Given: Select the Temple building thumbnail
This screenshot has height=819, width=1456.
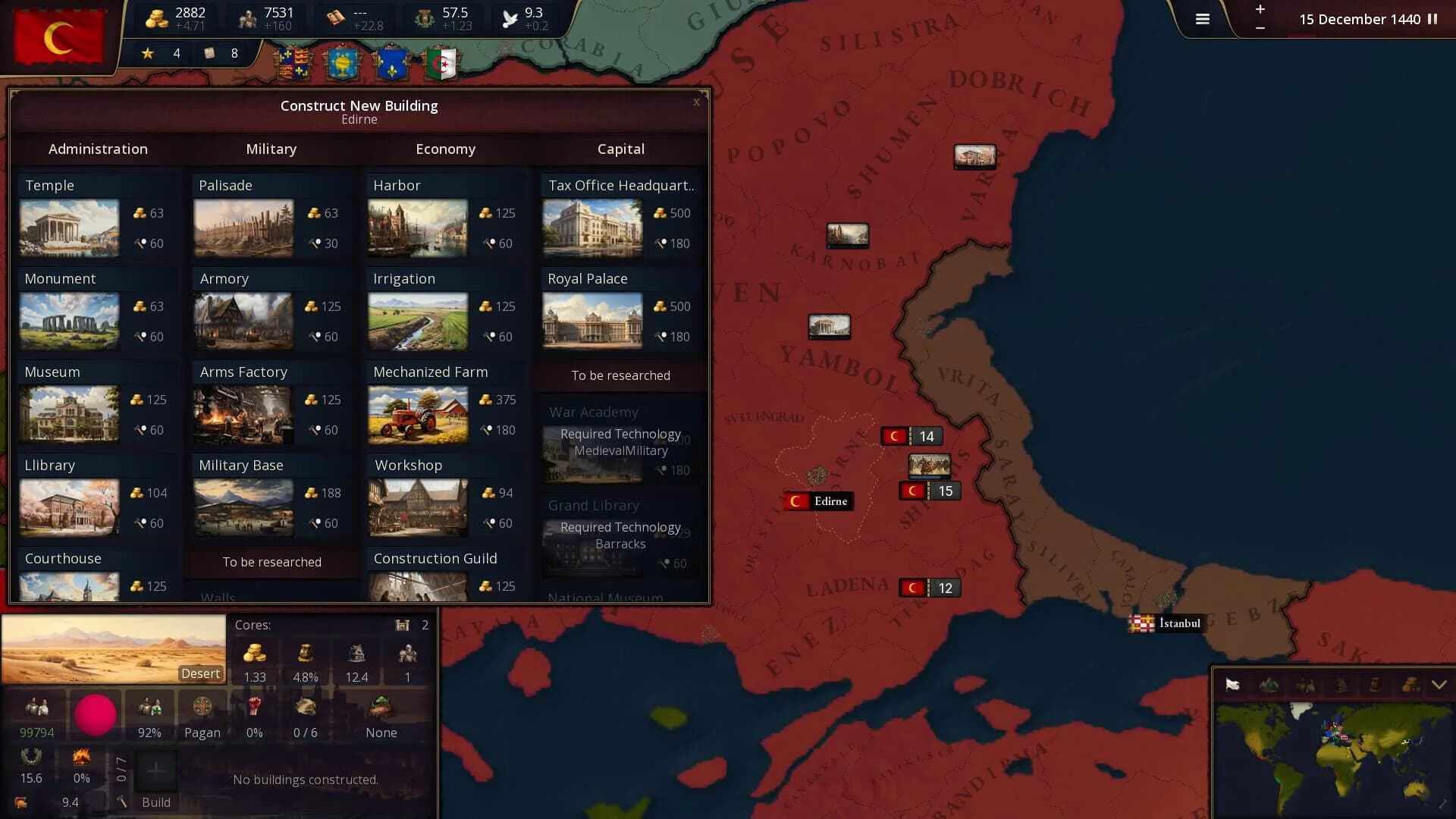Looking at the screenshot, I should point(69,227).
